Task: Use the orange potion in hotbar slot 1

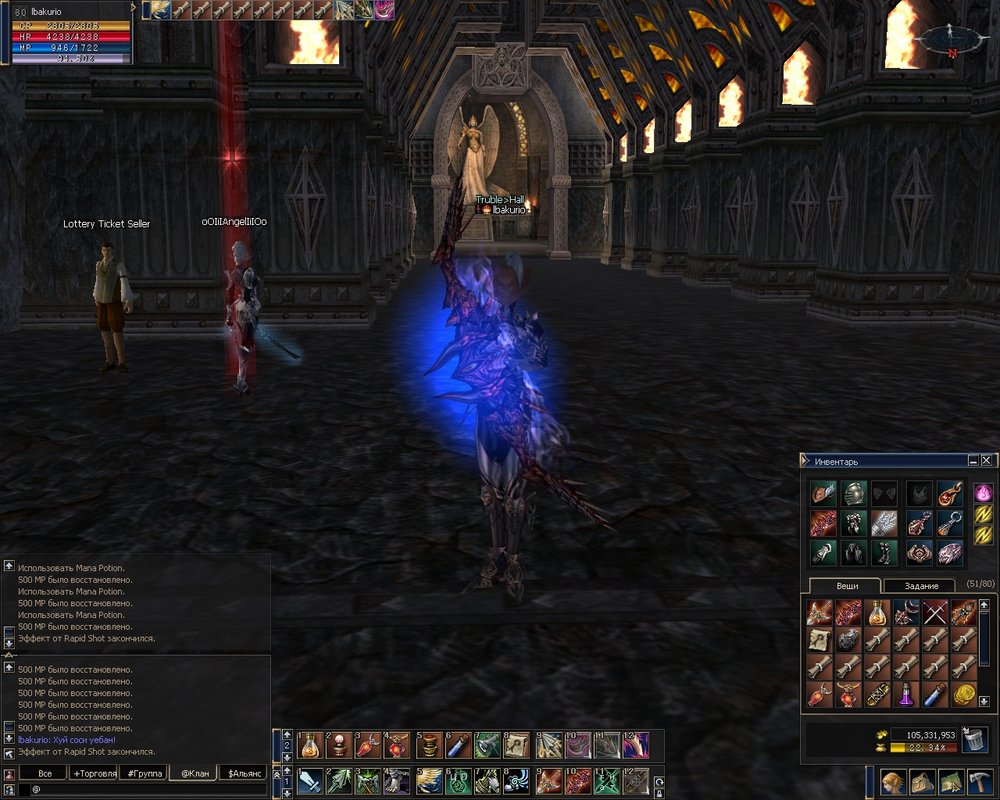Action: (310, 745)
